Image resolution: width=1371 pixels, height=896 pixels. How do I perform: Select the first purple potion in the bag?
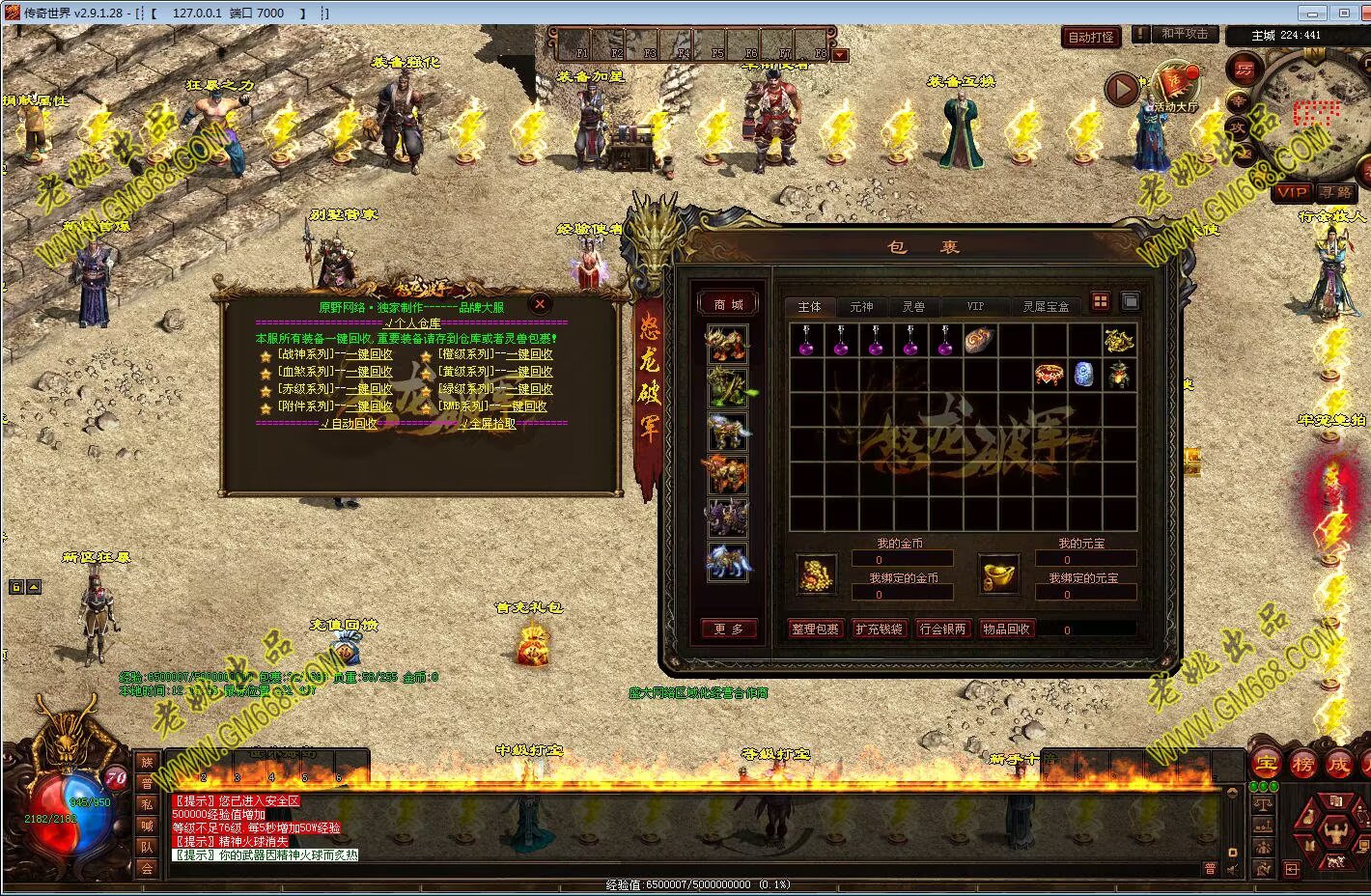[x=806, y=341]
